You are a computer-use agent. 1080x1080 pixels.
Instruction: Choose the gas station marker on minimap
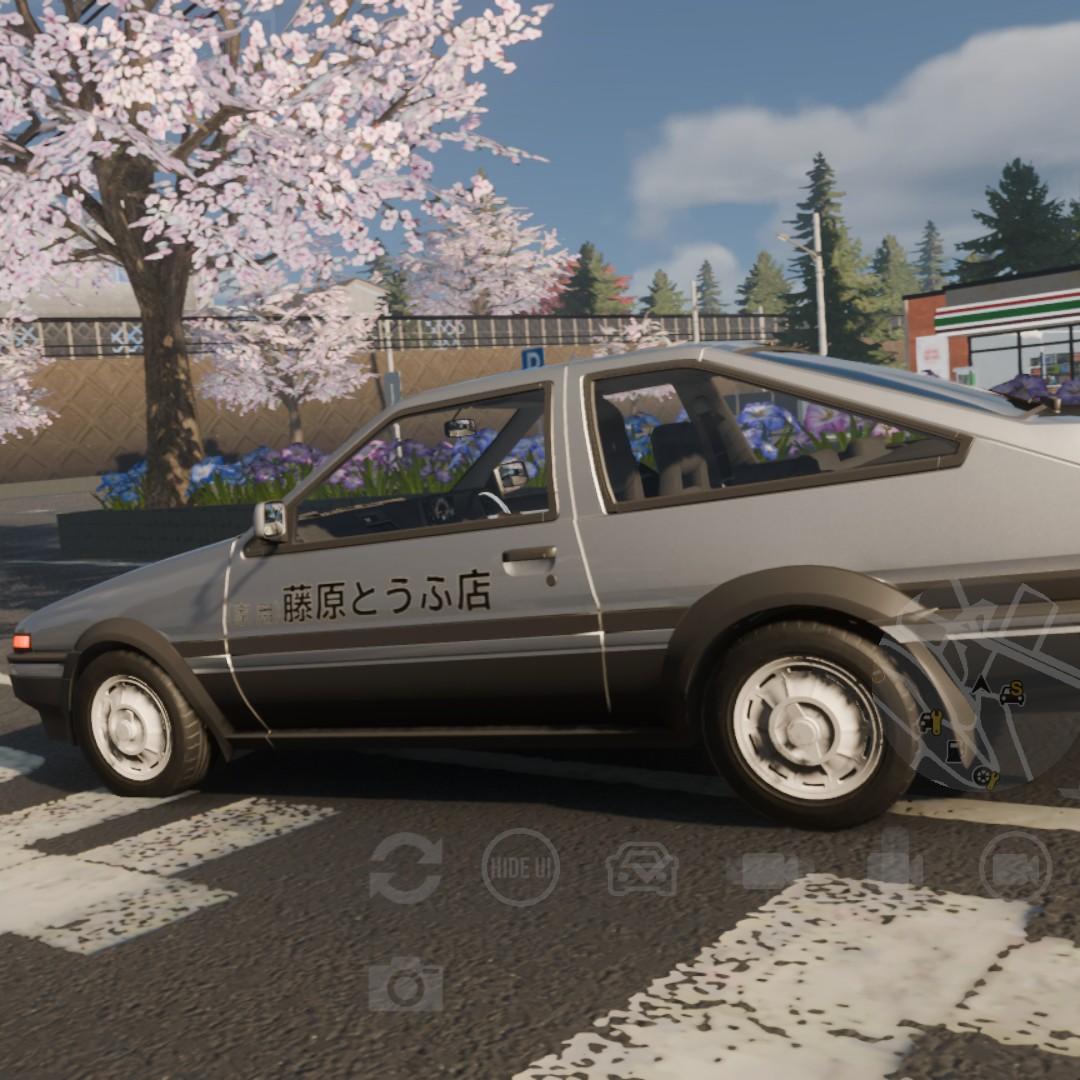[954, 750]
